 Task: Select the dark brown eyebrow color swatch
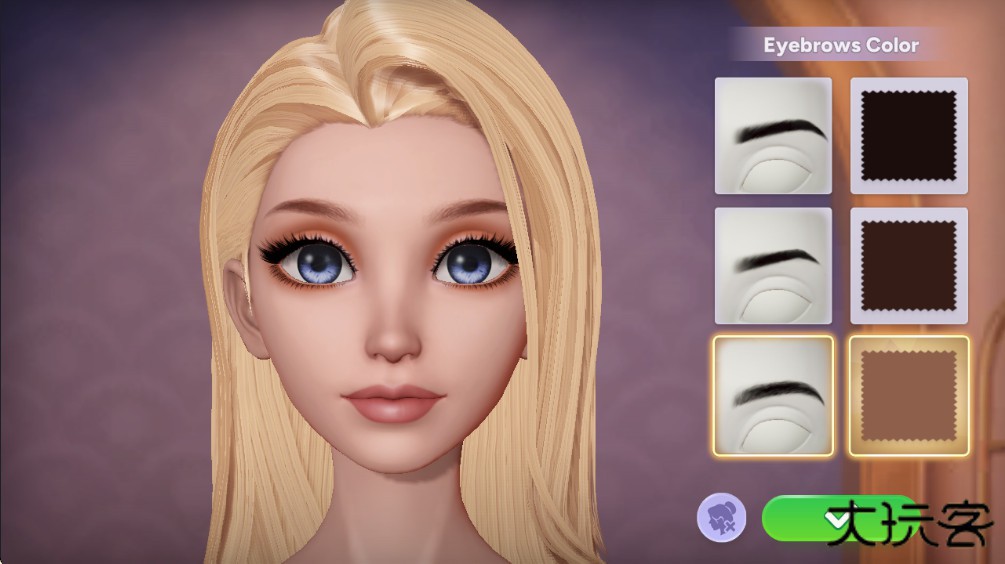click(908, 265)
